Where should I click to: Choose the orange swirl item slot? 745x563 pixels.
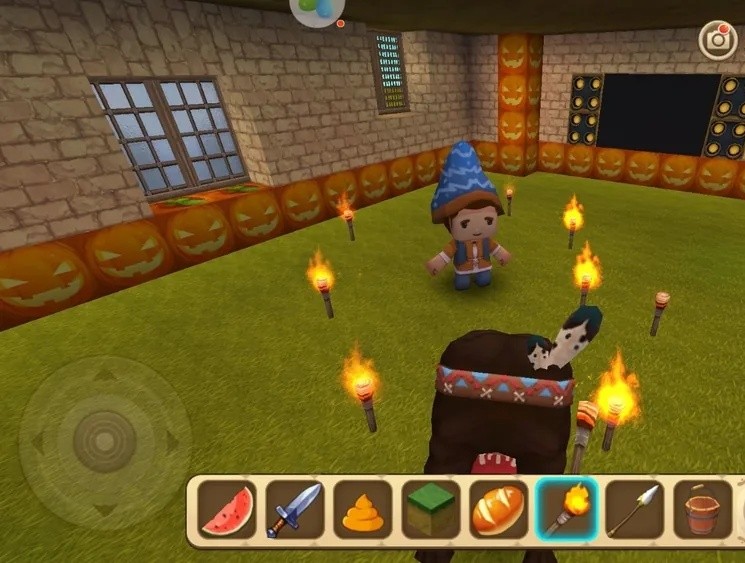363,510
